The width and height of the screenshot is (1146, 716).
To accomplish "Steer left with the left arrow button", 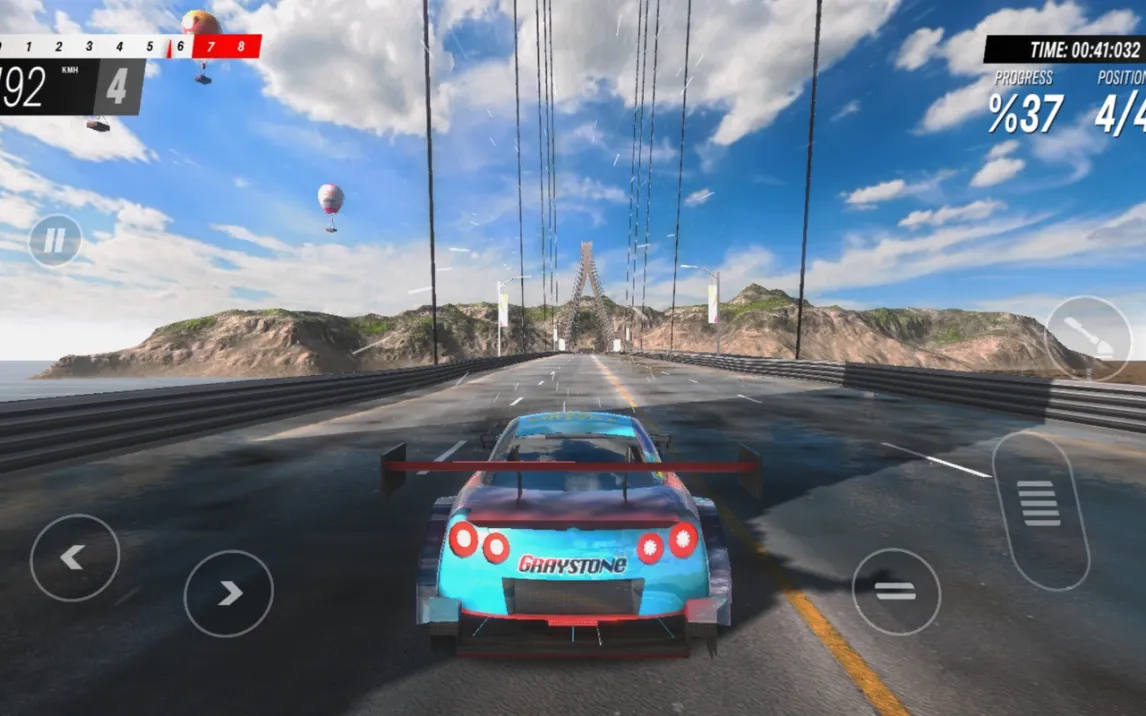I will click(x=75, y=558).
